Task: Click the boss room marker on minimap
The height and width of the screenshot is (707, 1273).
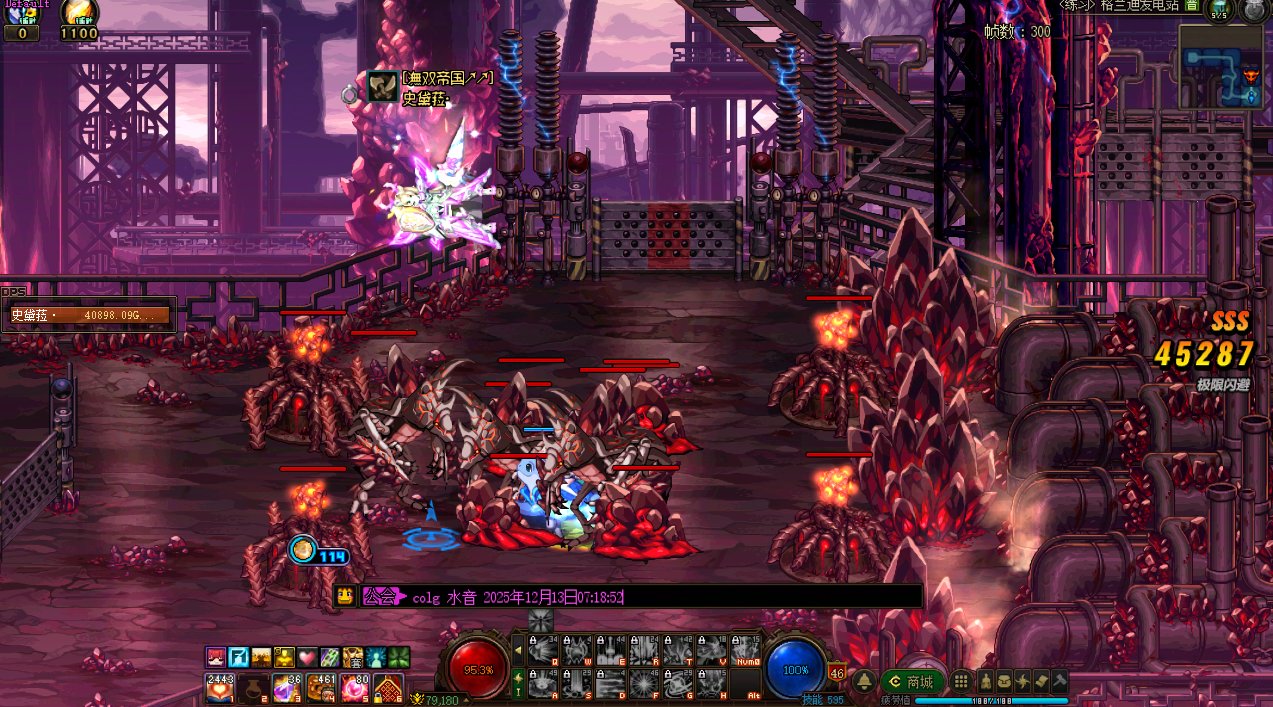Action: tap(1250, 77)
